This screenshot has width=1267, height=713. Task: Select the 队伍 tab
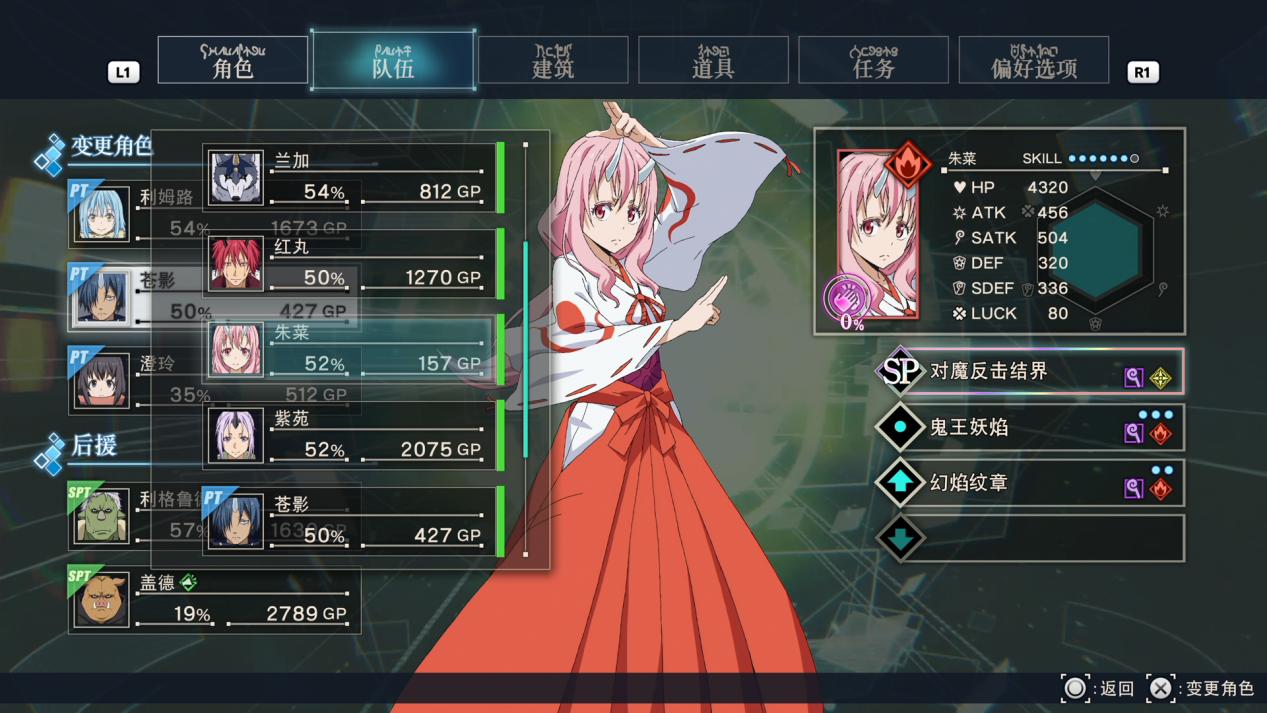(x=393, y=61)
